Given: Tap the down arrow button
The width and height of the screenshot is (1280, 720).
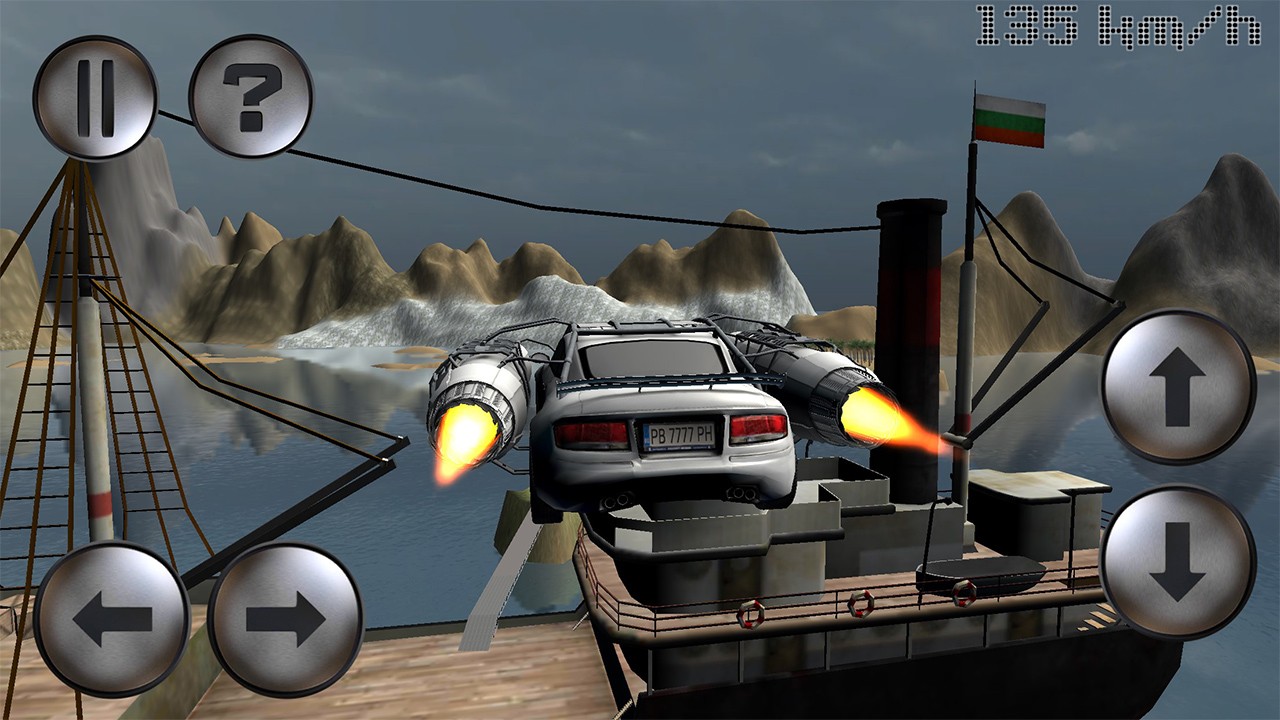Looking at the screenshot, I should (x=1178, y=562).
